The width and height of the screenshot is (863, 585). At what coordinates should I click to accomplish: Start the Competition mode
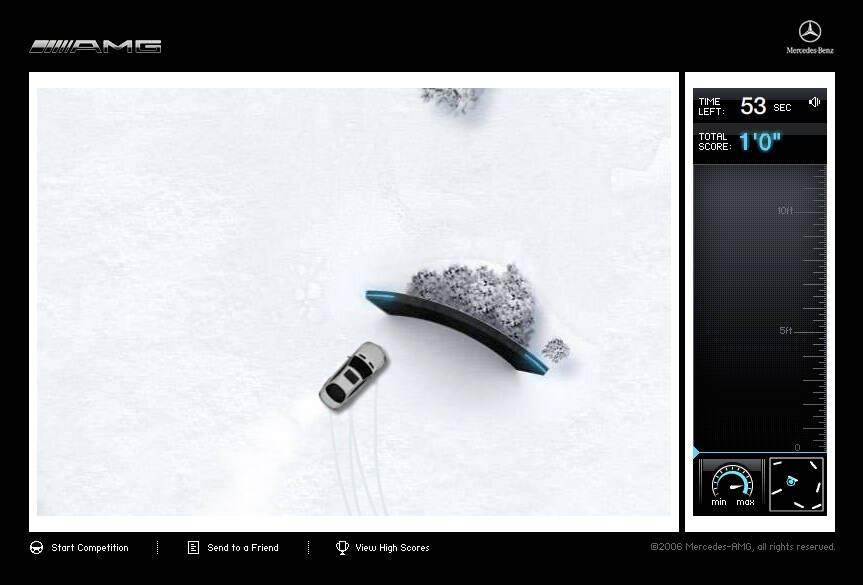80,548
